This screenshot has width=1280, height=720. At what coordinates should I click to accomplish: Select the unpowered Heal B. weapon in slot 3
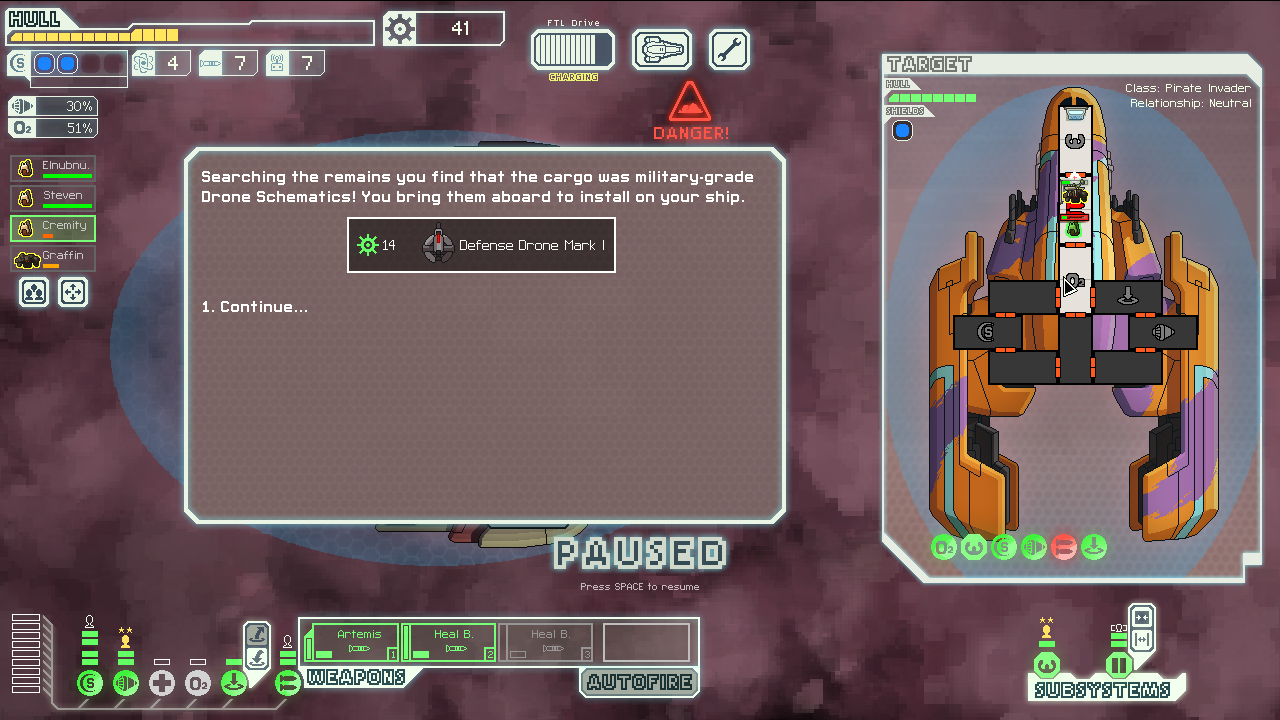pyautogui.click(x=548, y=642)
